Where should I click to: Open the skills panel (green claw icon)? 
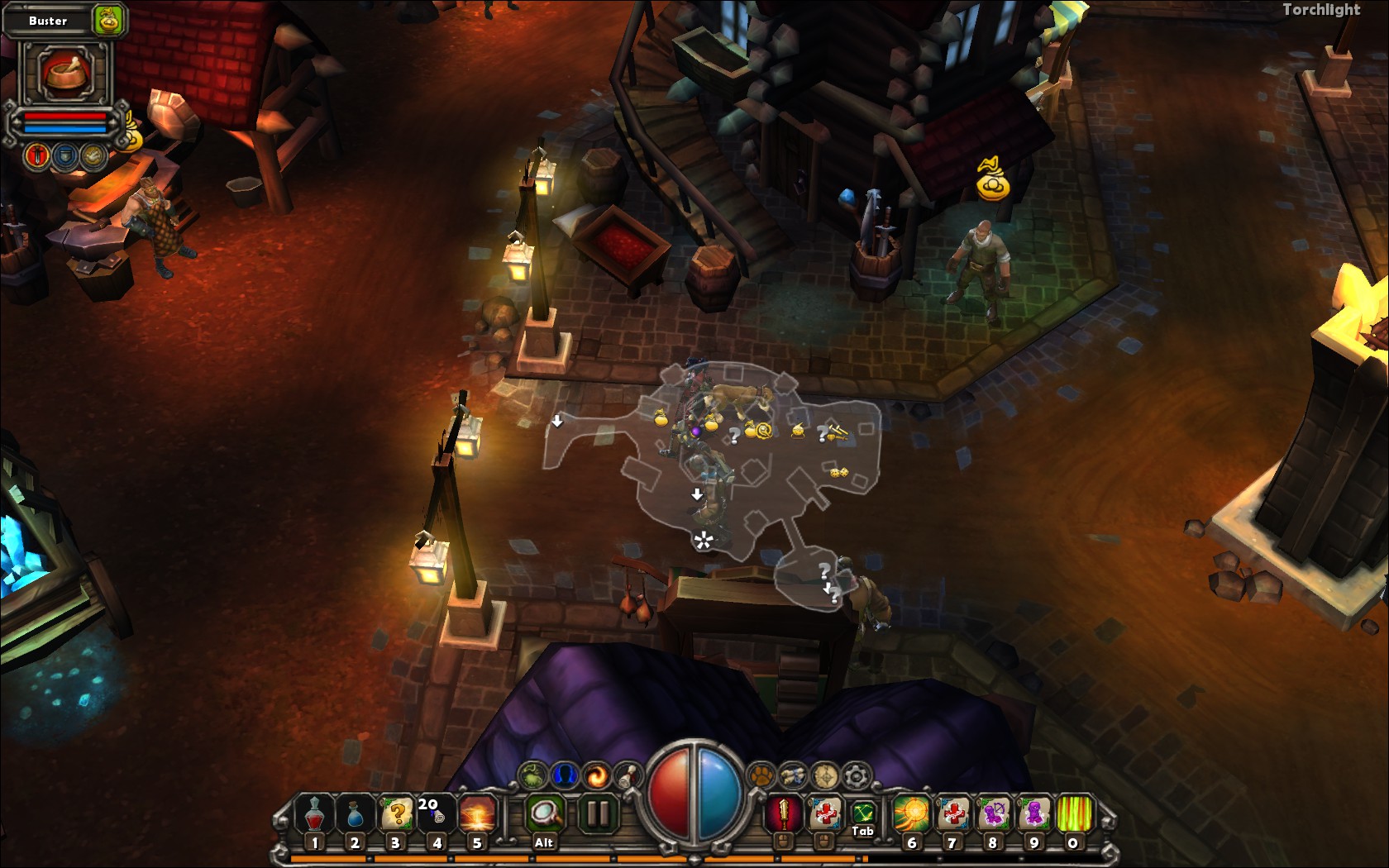532,775
